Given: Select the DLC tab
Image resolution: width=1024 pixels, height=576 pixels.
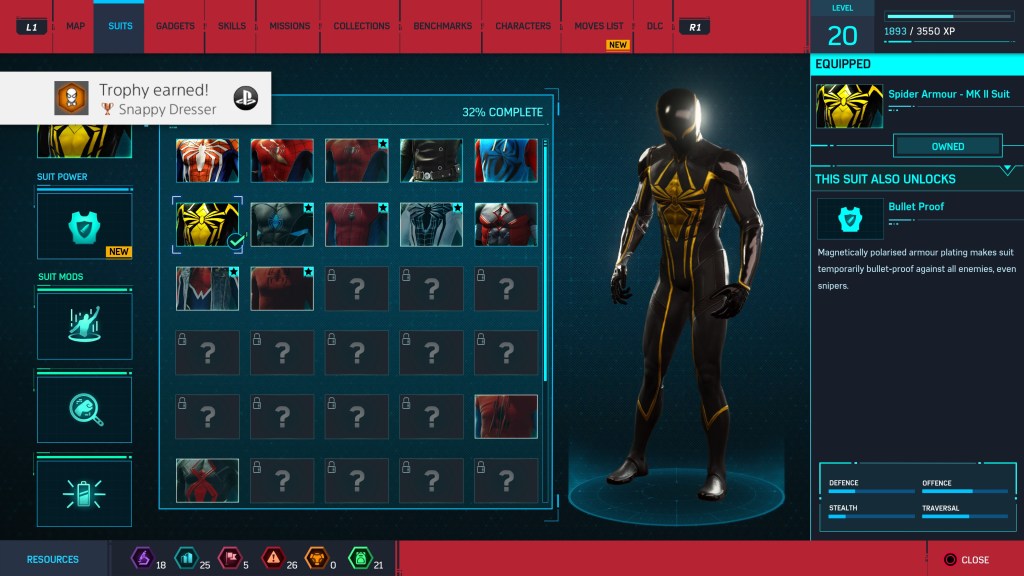Looking at the screenshot, I should pyautogui.click(x=654, y=26).
